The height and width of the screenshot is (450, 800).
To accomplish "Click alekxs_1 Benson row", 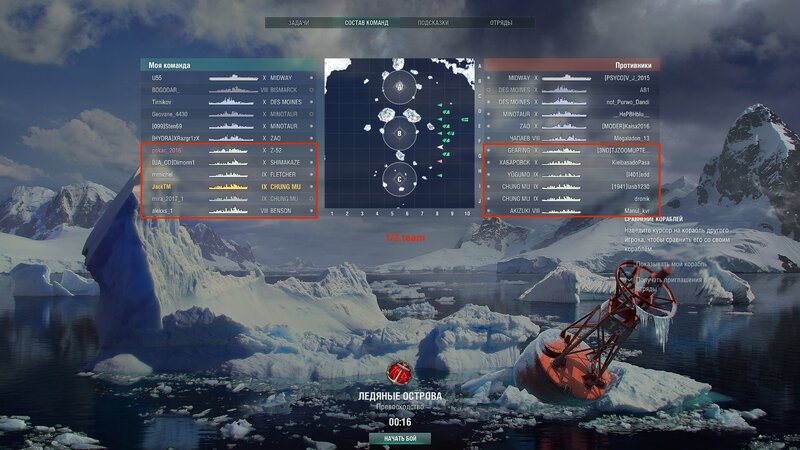I will 228,211.
